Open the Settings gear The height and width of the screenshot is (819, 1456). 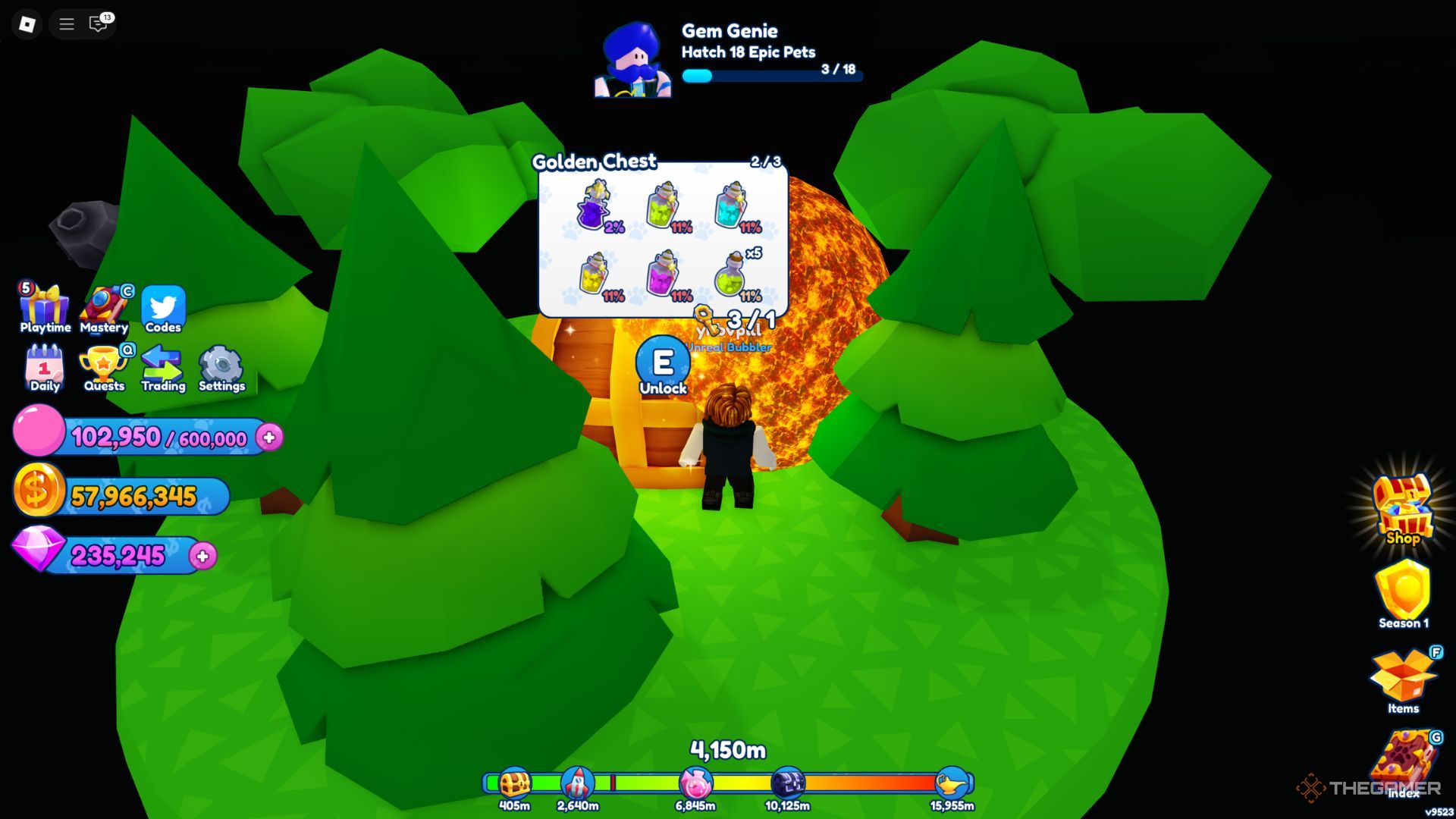pyautogui.click(x=221, y=367)
